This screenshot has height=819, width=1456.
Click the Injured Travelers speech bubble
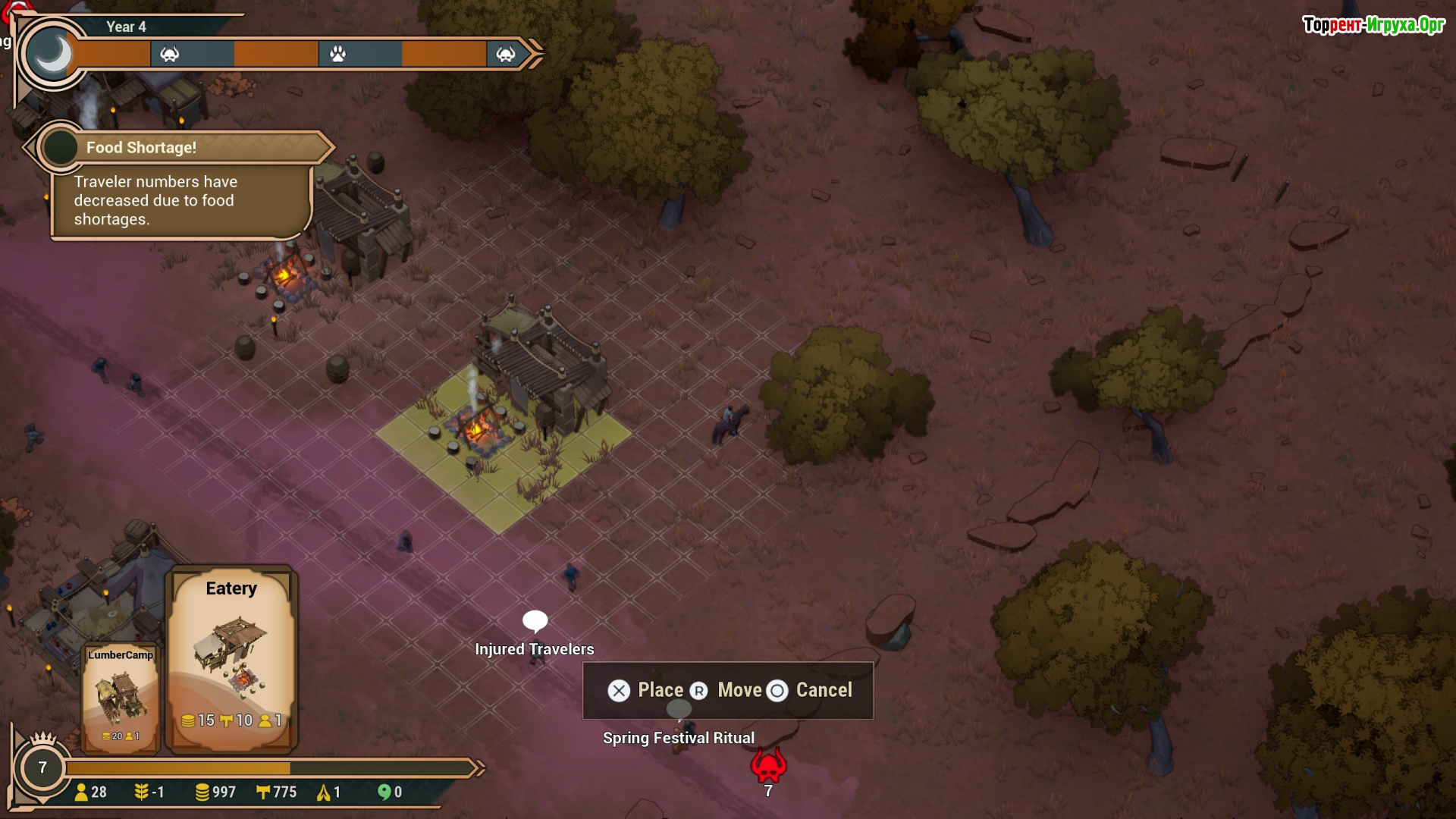point(535,621)
